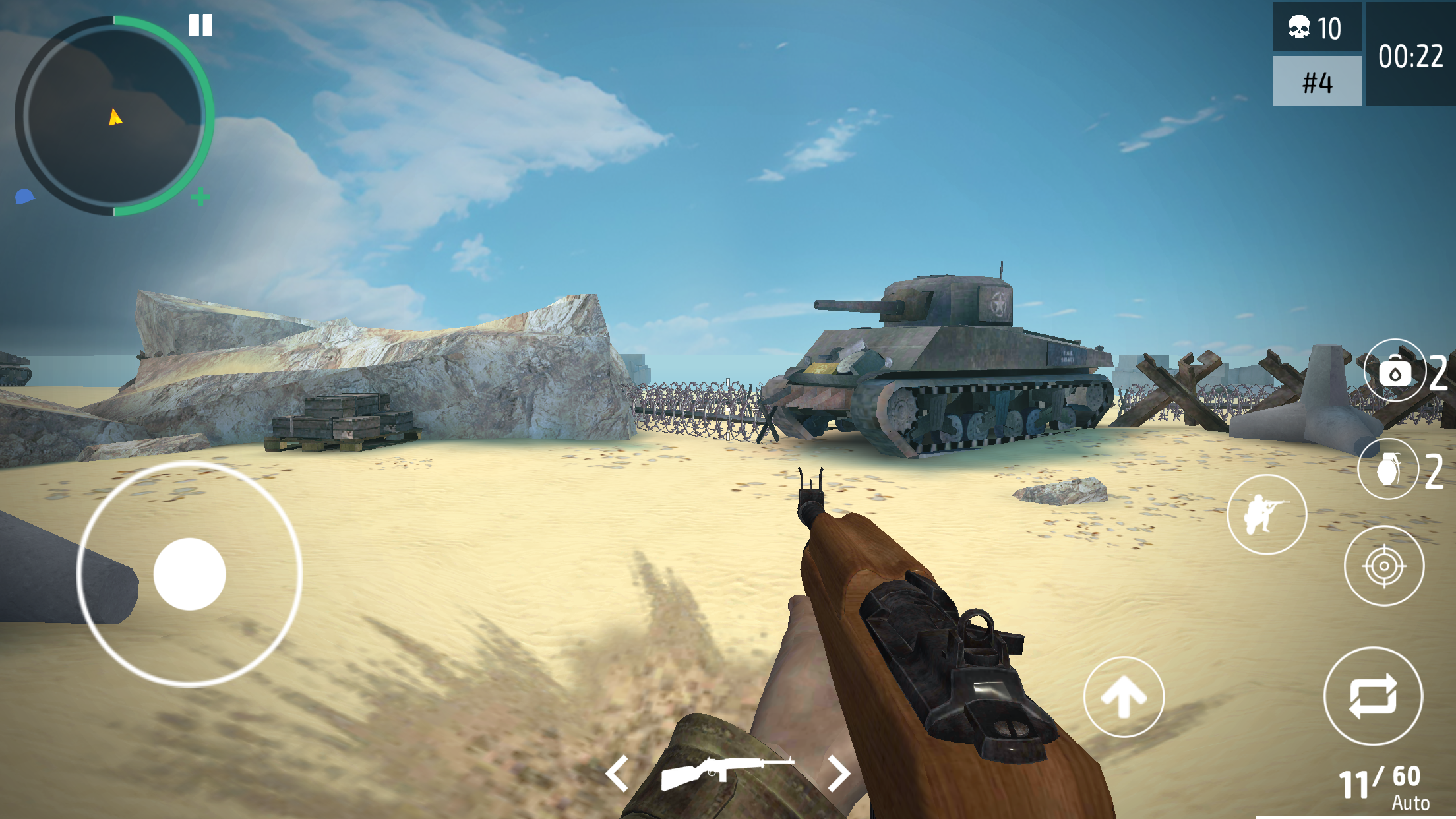Open the #4 rank scoreboard
1456x819 pixels.
click(1316, 81)
